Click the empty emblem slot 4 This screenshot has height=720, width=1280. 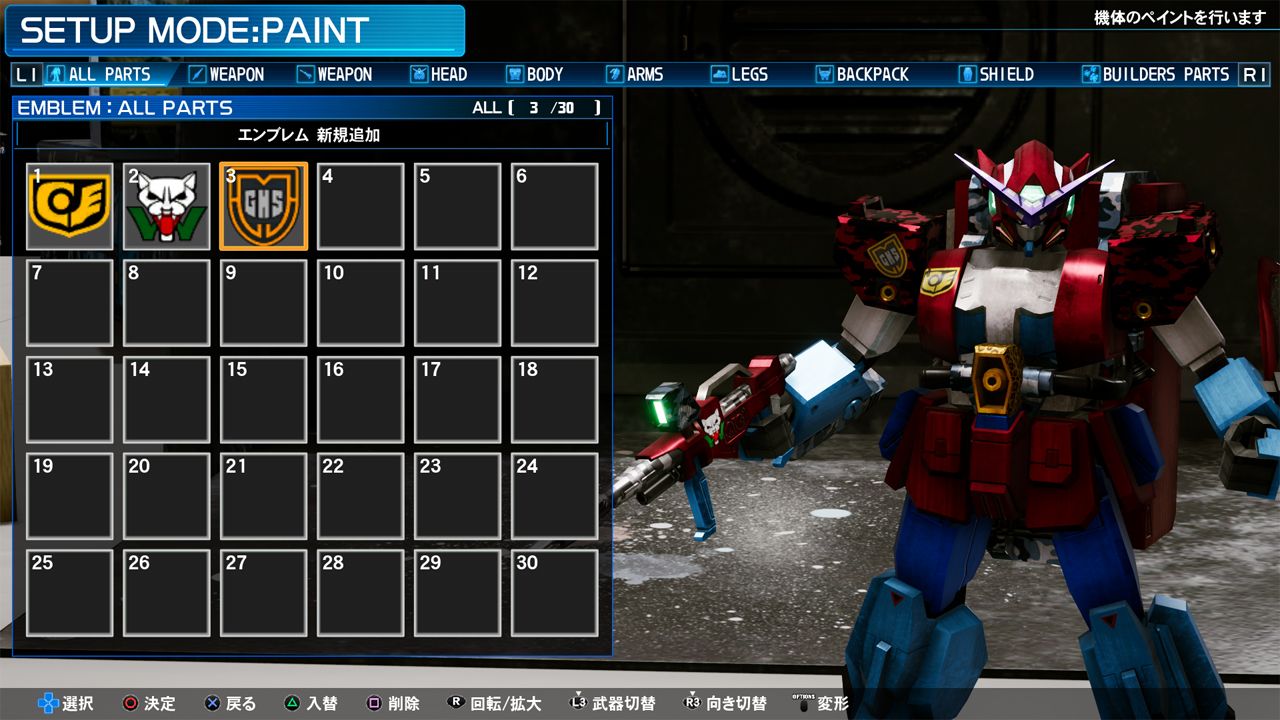tap(360, 204)
